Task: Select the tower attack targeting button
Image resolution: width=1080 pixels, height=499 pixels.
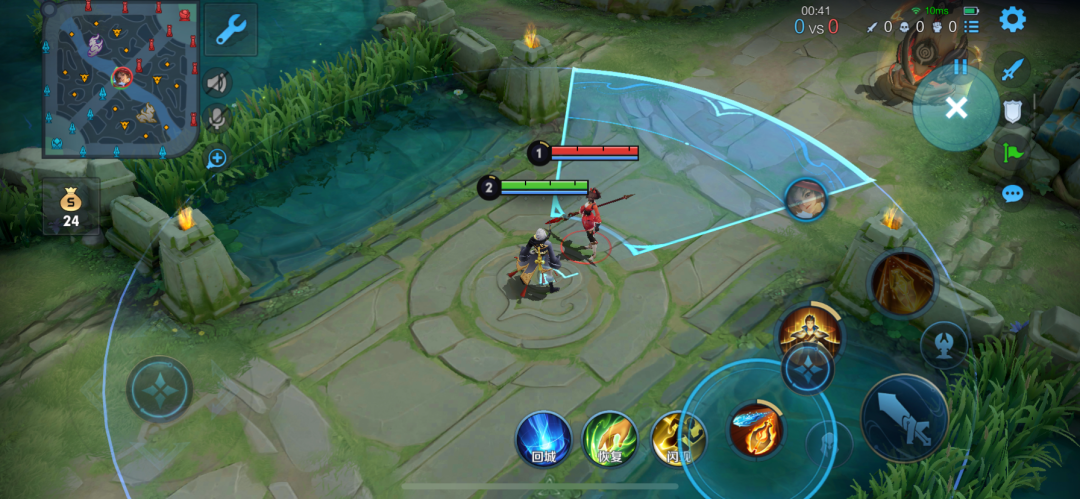Action: [x=943, y=344]
